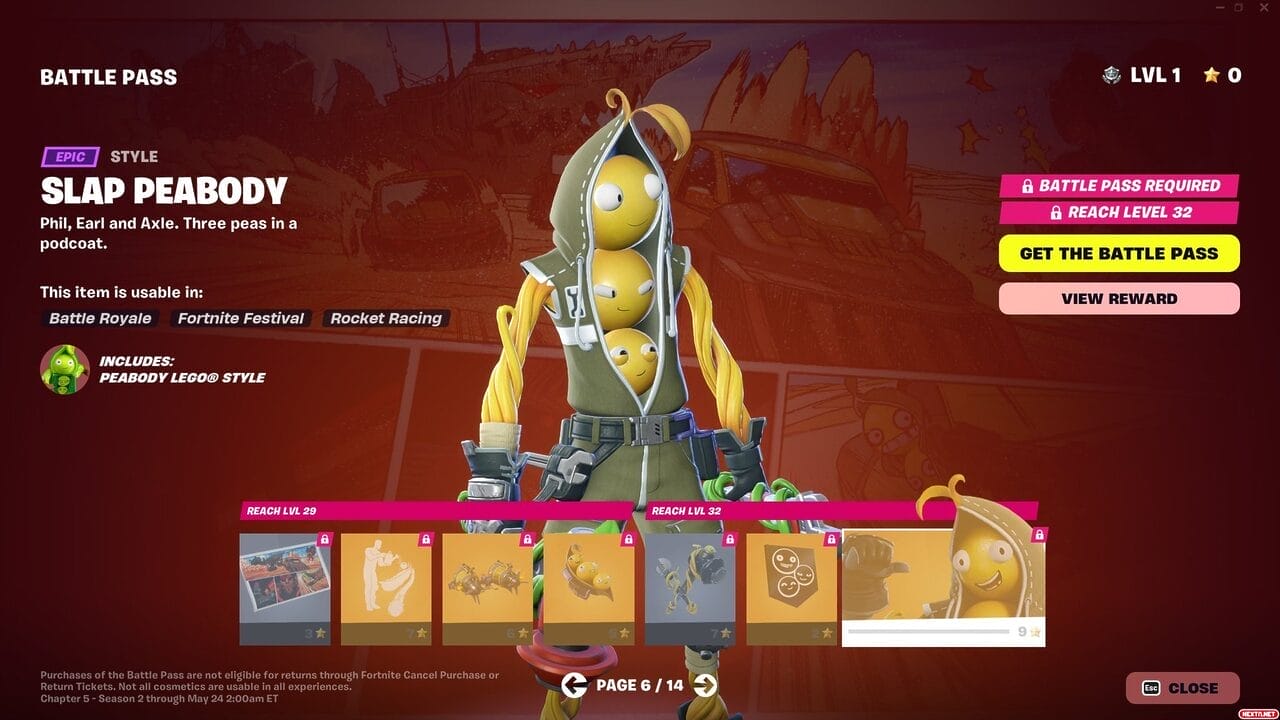This screenshot has width=1280, height=720.
Task: Choose the twin-engine glider reward tile
Action: [x=487, y=588]
